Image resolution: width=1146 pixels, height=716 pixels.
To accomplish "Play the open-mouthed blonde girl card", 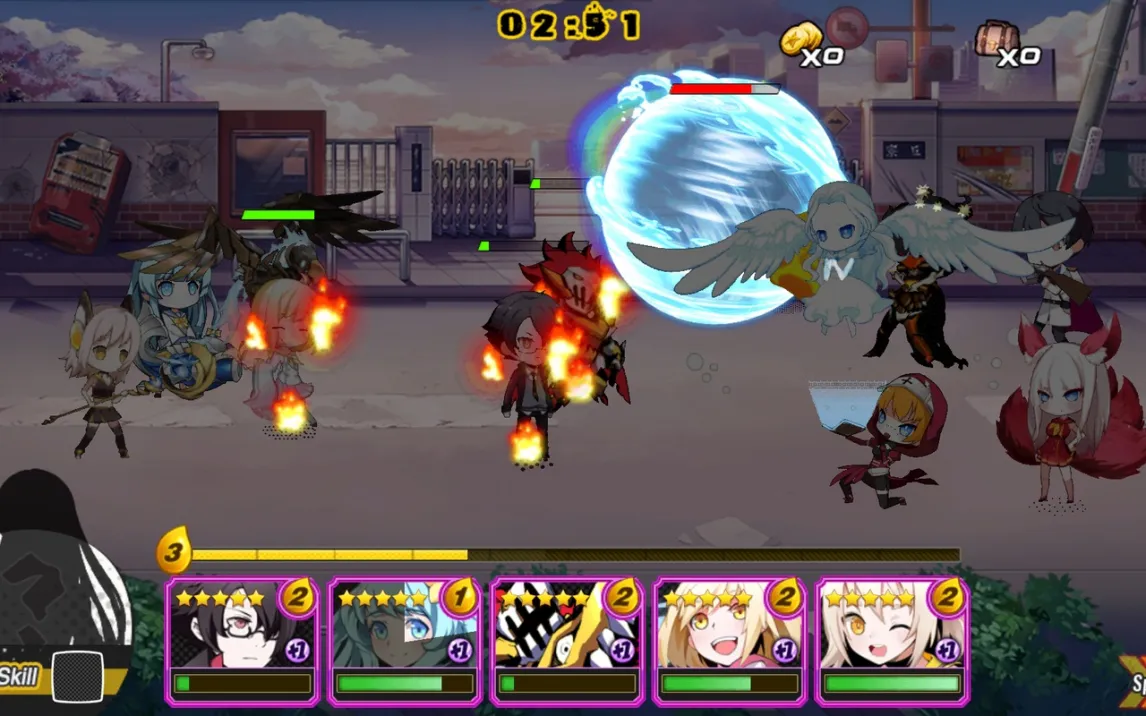I will coord(728,640).
